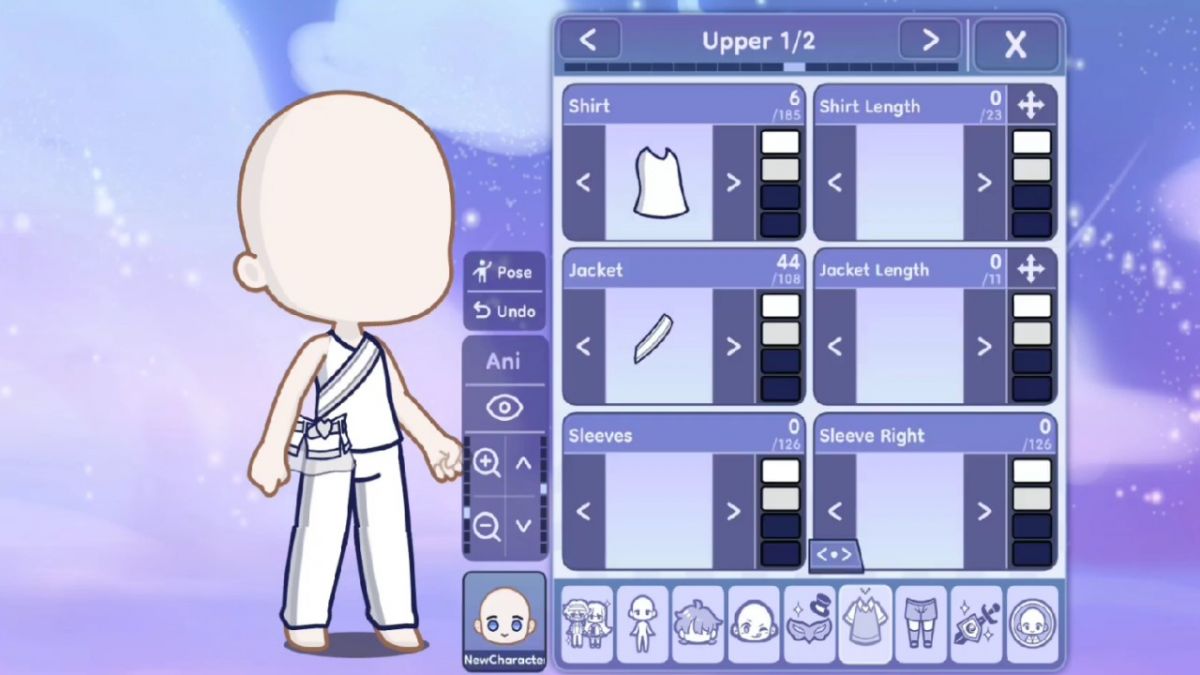Increase the Shirt Length value

coord(984,182)
